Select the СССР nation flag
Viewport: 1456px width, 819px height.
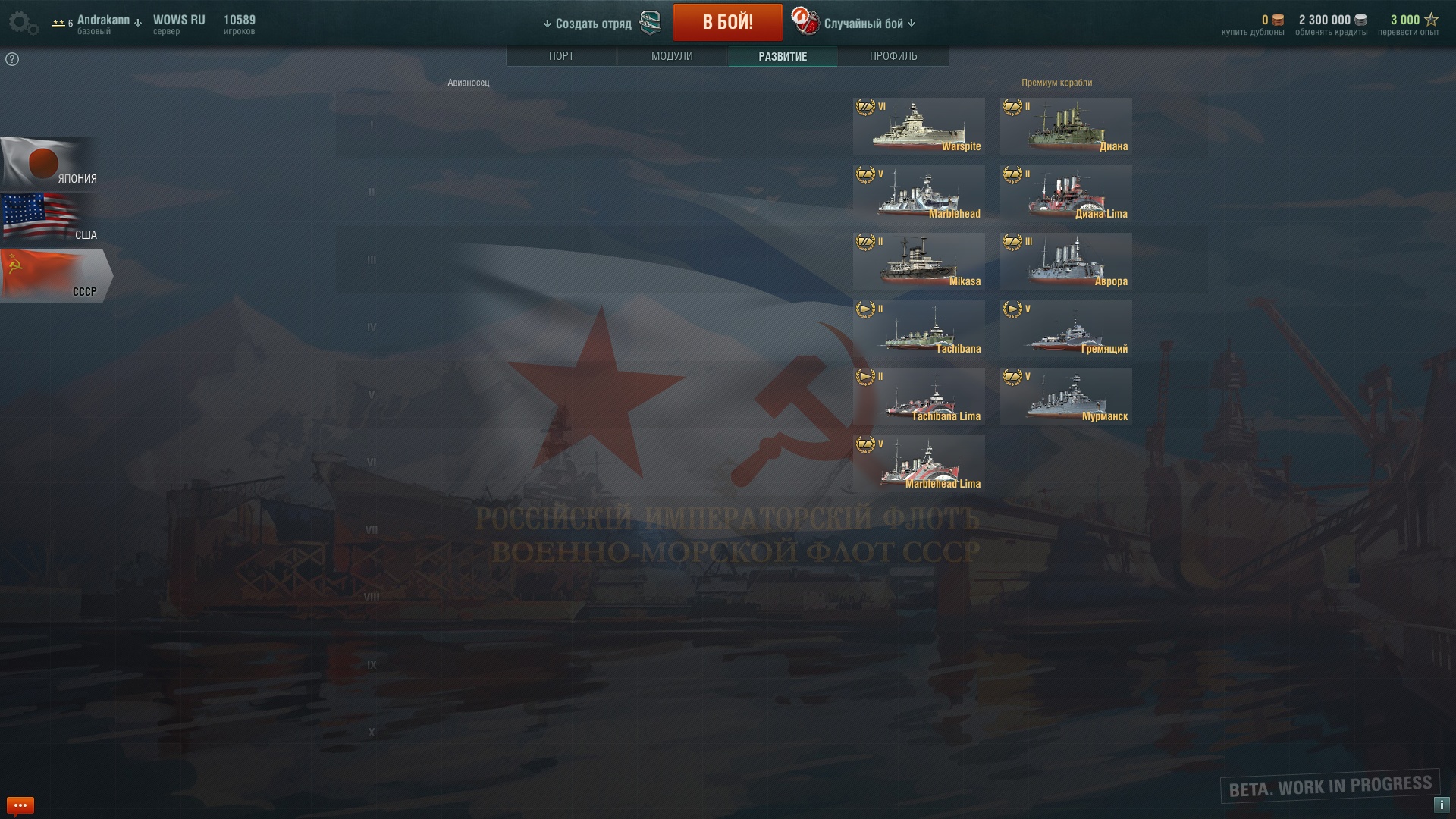53,276
